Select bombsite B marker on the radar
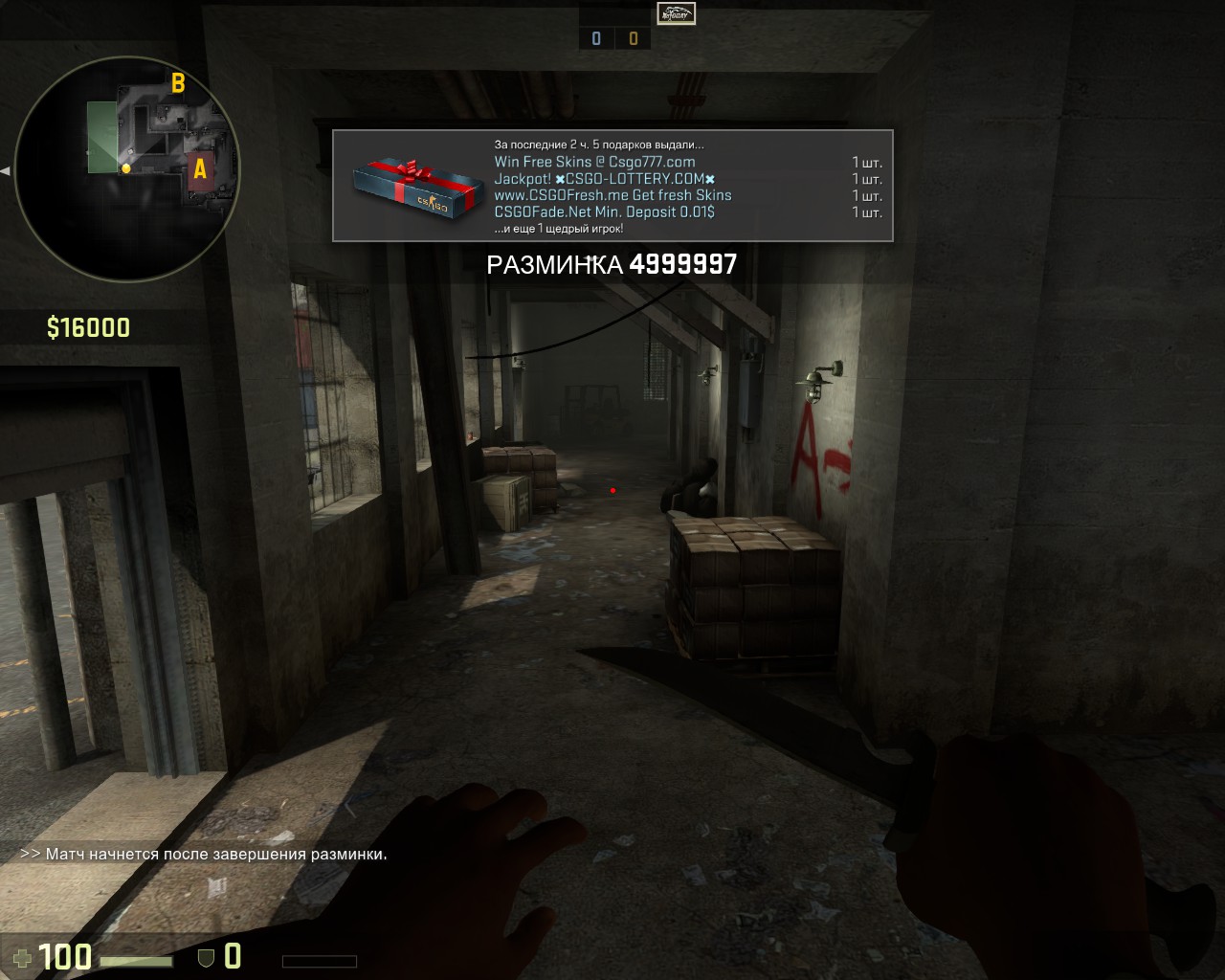 click(178, 83)
